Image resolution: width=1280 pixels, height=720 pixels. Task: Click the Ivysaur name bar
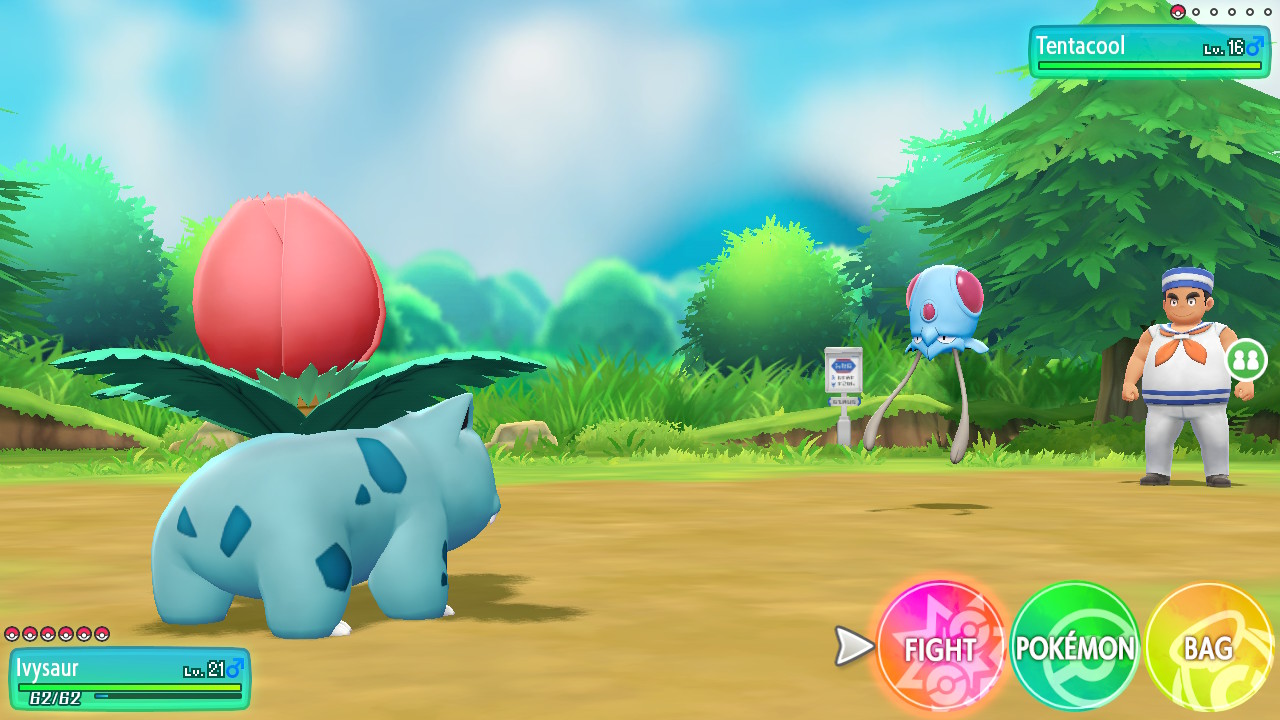tap(47, 667)
